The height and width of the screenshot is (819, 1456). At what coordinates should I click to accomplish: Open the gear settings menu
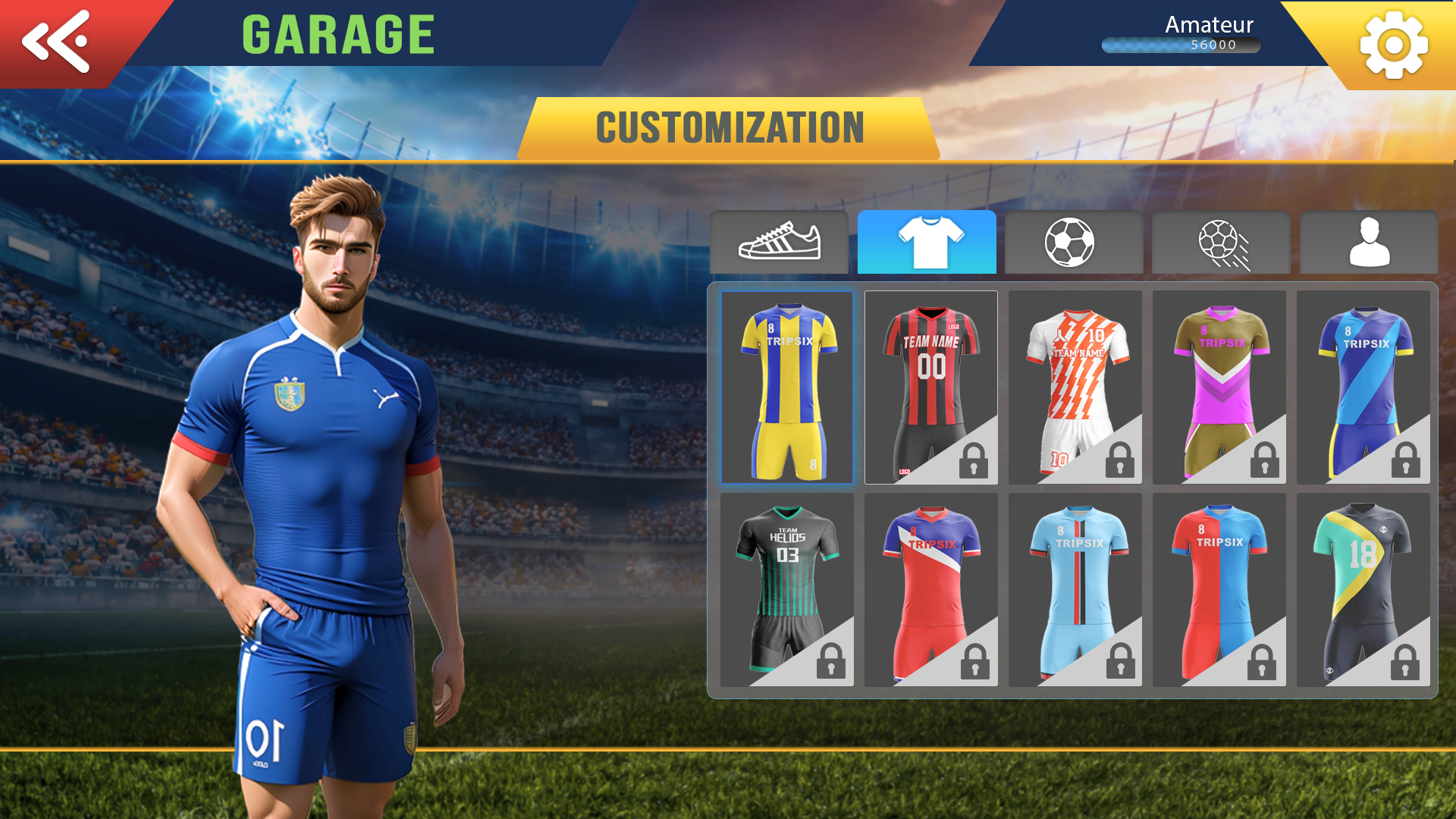coord(1394,45)
